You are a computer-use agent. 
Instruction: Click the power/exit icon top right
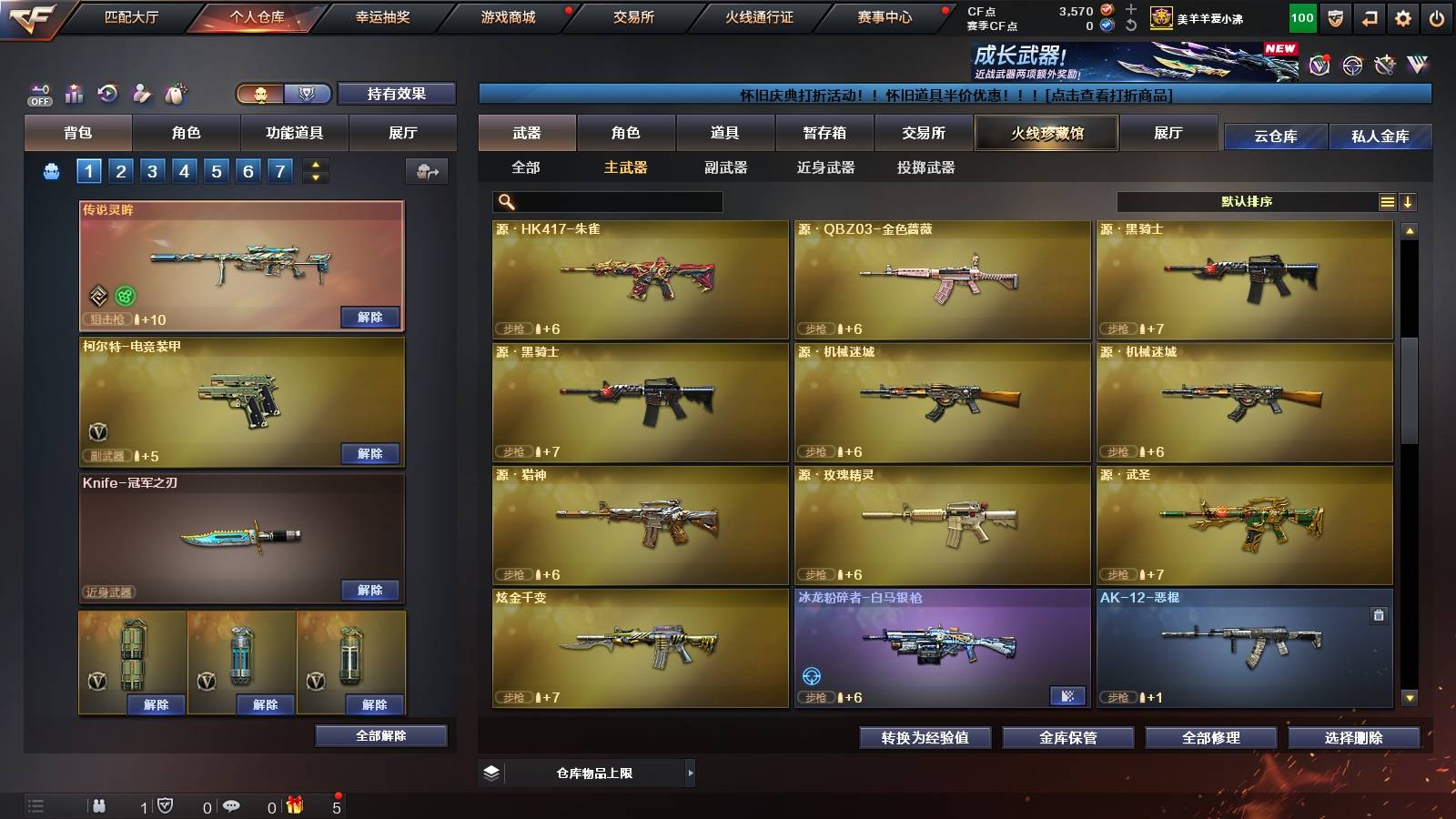coord(1437,16)
